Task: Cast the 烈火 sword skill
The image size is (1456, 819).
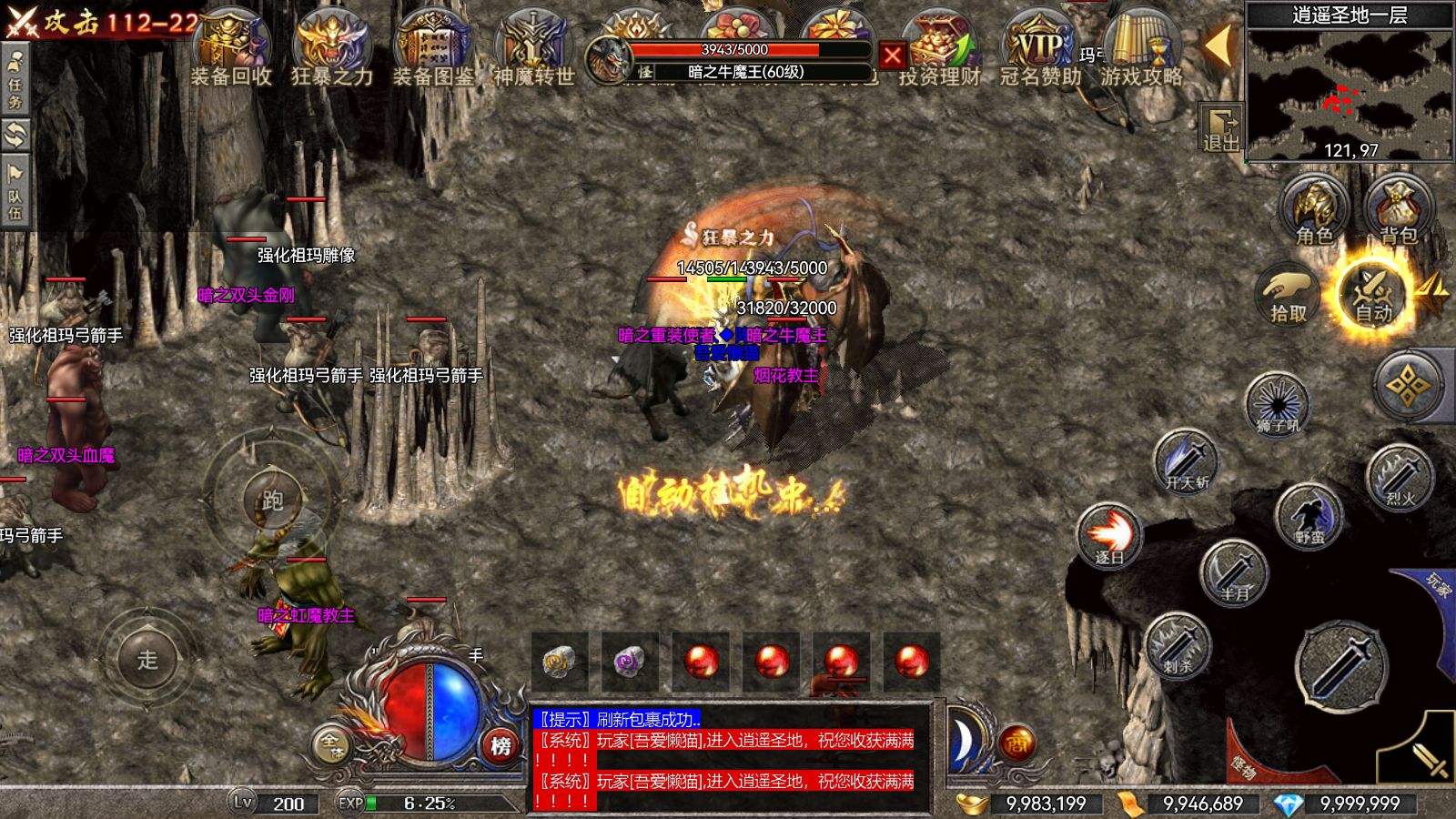Action: point(1399,477)
